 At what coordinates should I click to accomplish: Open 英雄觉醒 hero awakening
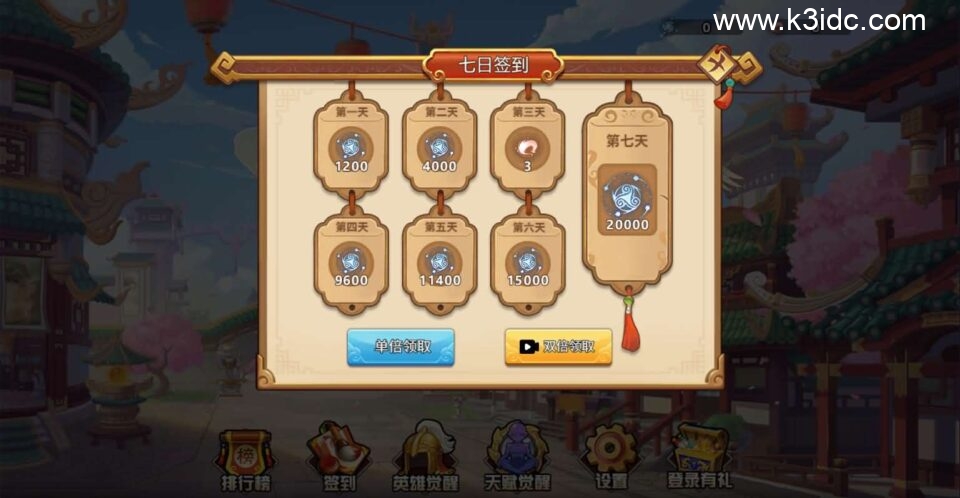[x=425, y=459]
